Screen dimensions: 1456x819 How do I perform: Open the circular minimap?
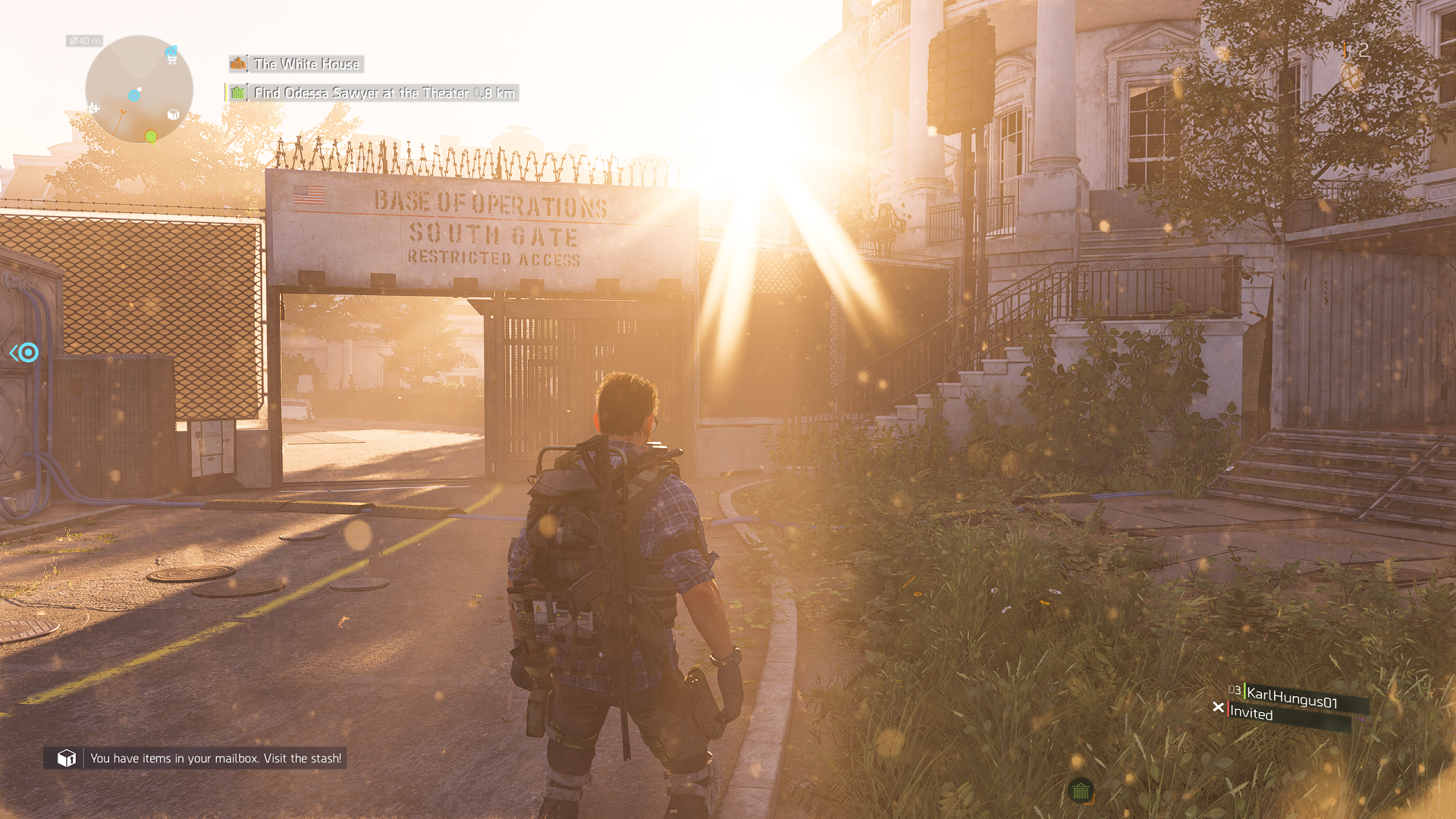coord(139,89)
